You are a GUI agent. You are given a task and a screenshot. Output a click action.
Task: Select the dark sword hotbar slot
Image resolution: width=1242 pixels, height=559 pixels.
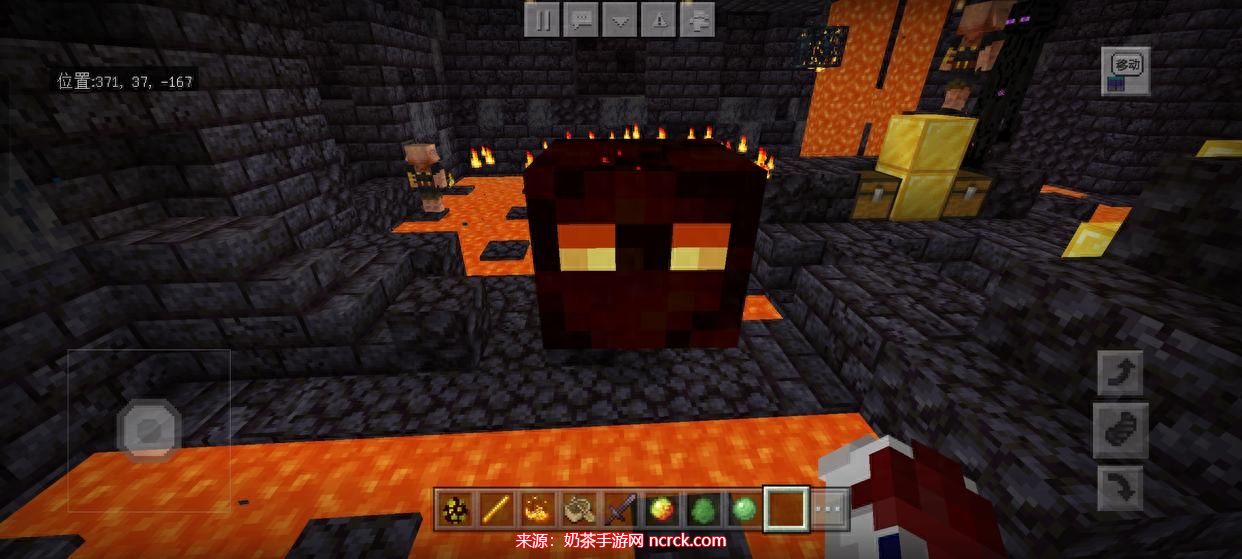click(619, 510)
